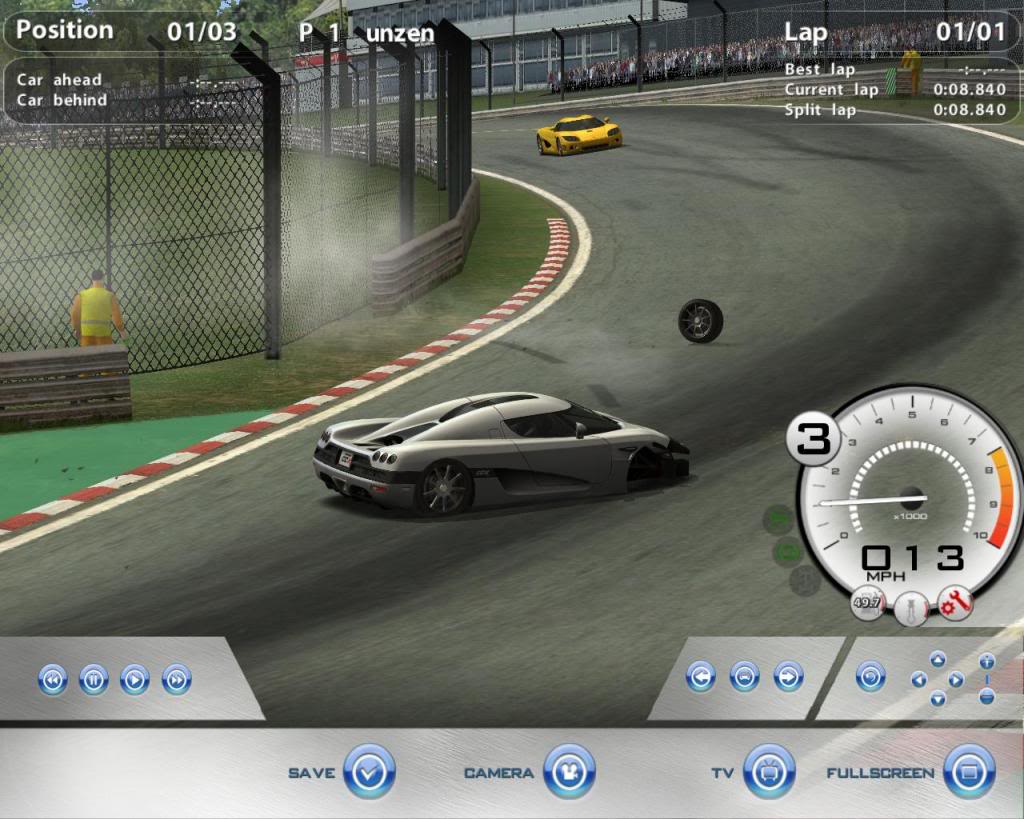This screenshot has width=1024, height=819.
Task: Move the camera up with the up arrow
Action: (937, 659)
